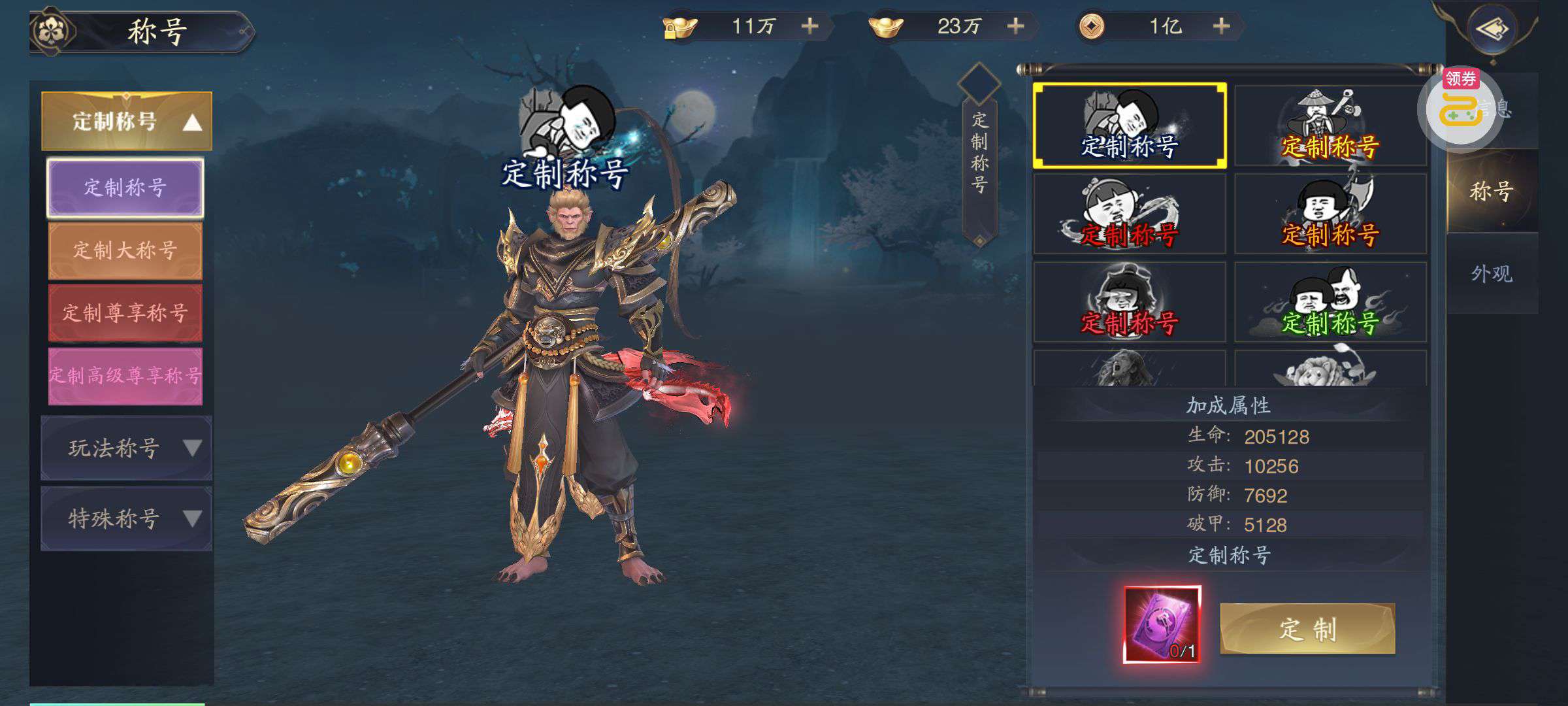Pick the yellow-highlighted title thumbnail
The height and width of the screenshot is (706, 1568).
coord(1129,126)
